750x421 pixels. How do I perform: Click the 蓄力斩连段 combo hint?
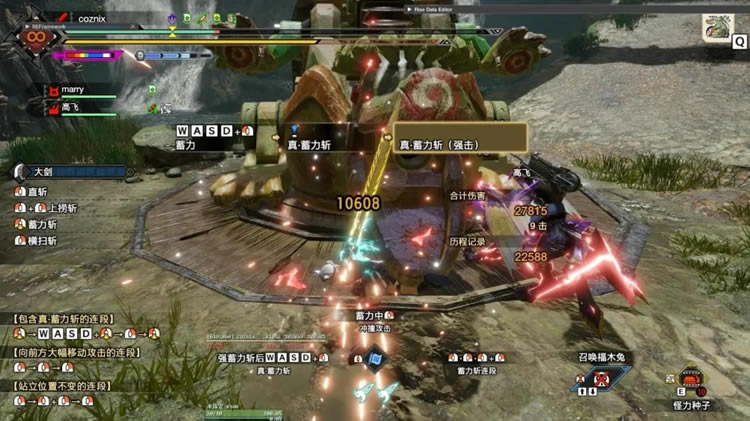click(477, 370)
